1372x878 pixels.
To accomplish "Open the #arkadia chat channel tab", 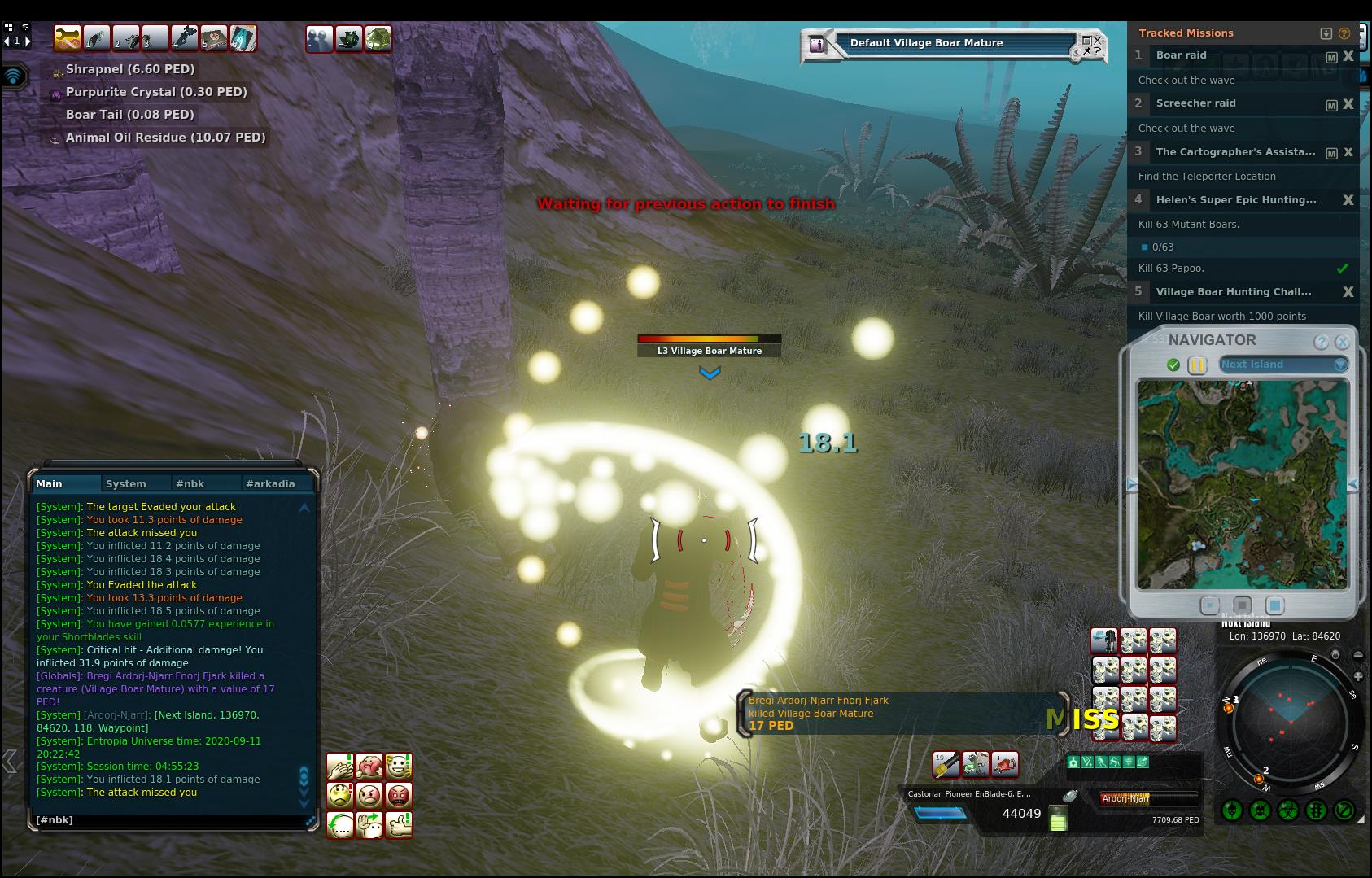I will tap(270, 483).
